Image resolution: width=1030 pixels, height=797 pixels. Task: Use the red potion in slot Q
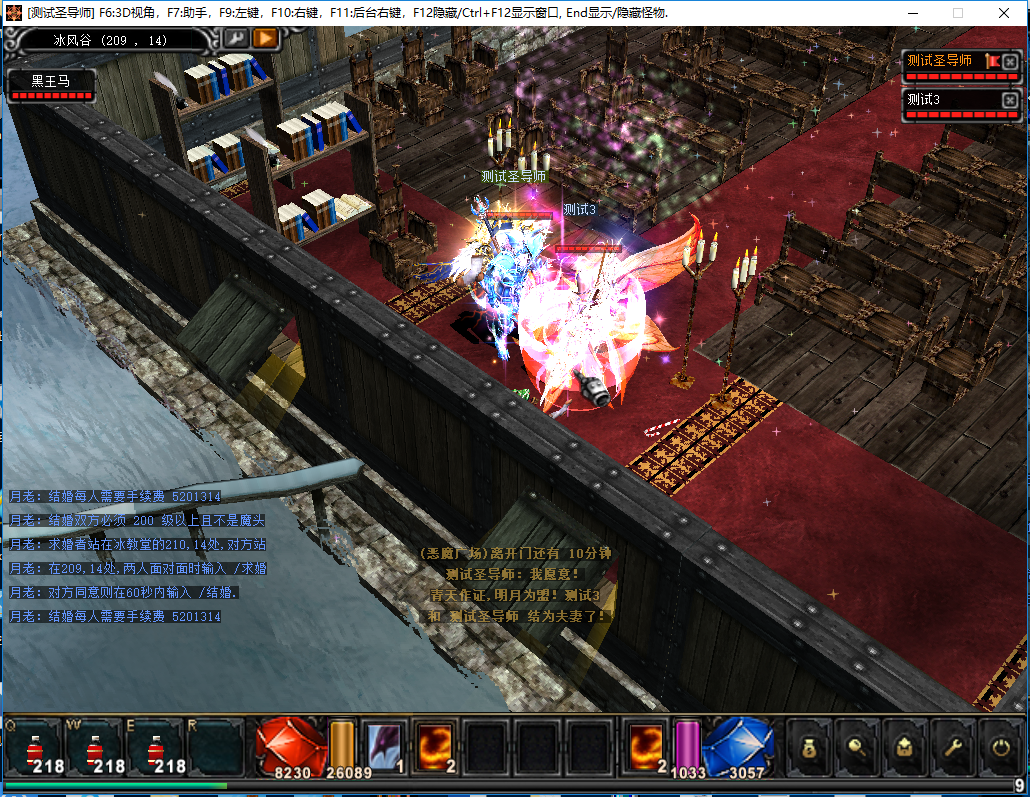pos(35,747)
